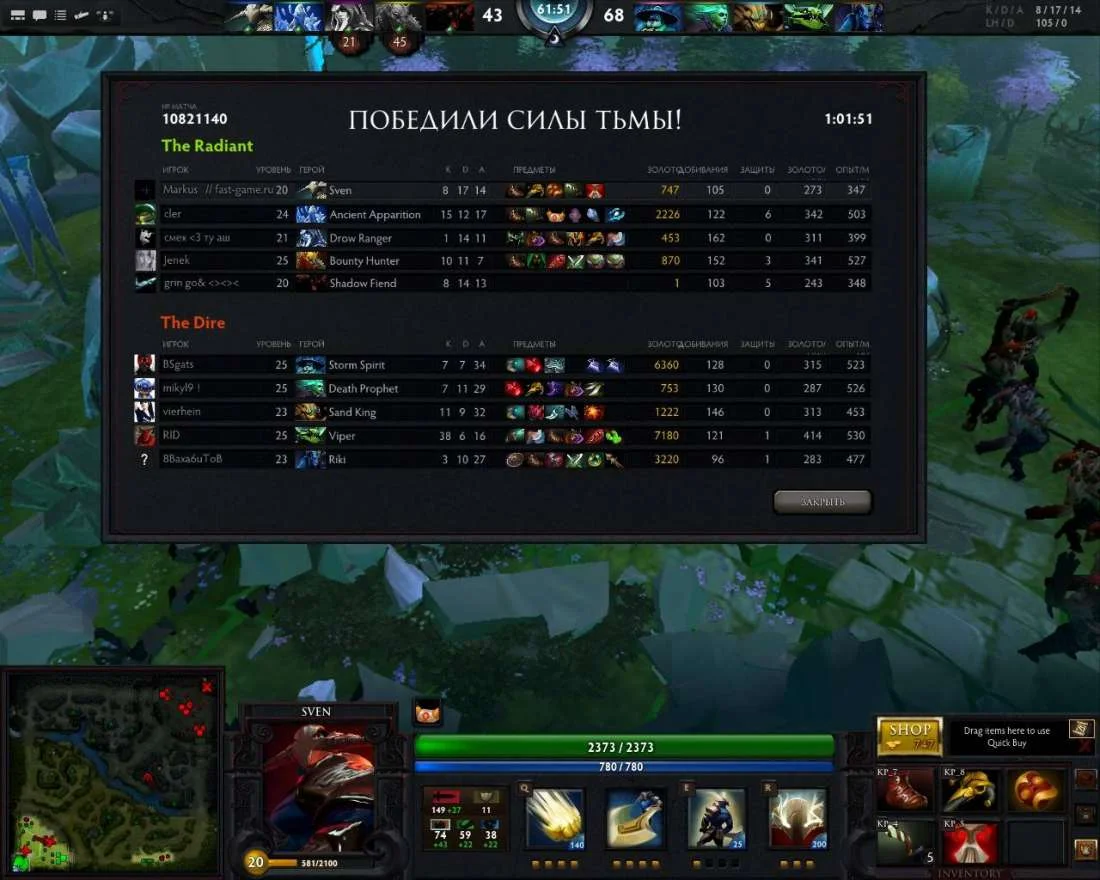
Task: Activate Sven's Storm Hammer ability
Action: [555, 819]
